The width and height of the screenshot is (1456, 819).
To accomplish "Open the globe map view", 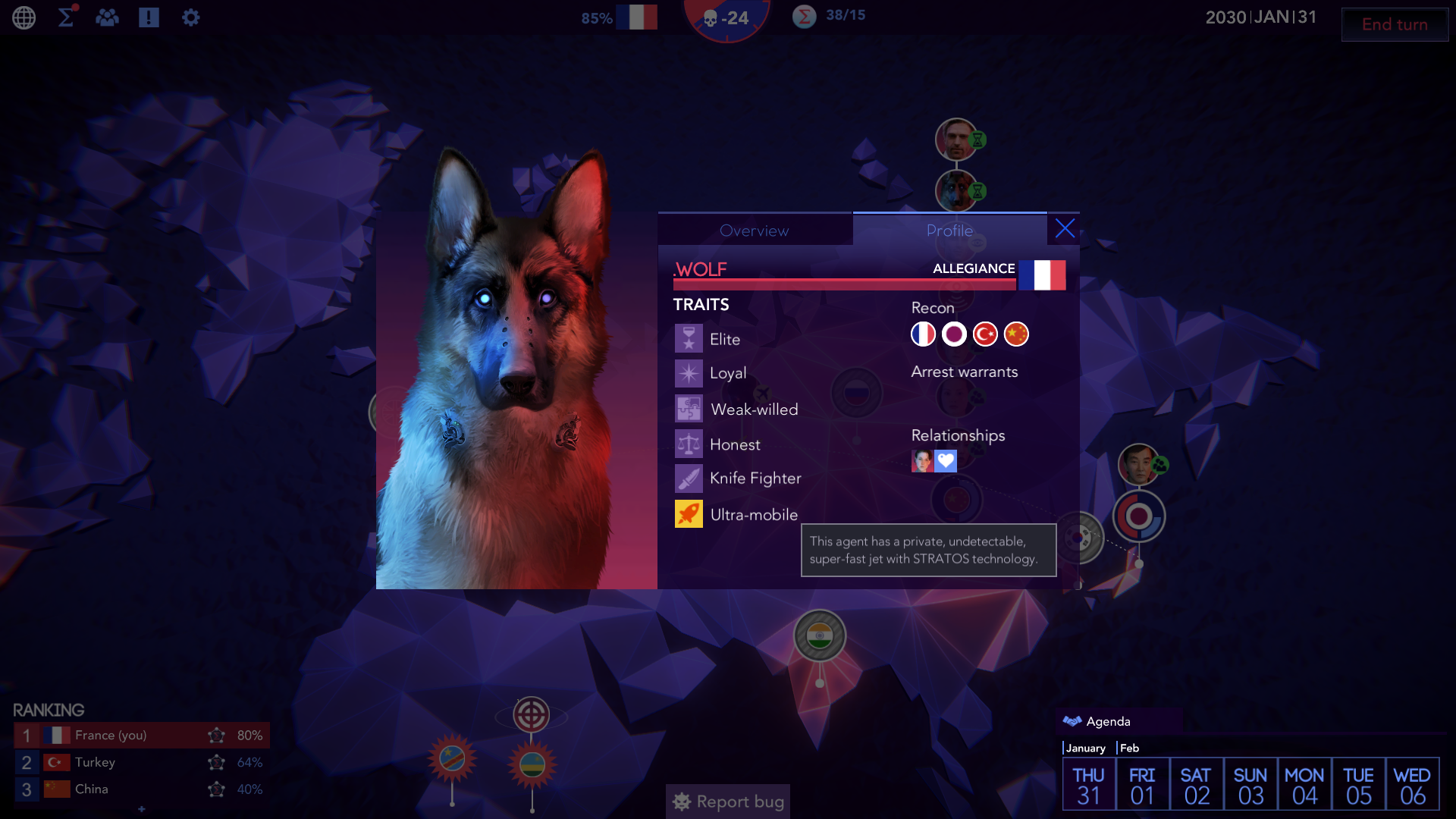I will coord(24,17).
